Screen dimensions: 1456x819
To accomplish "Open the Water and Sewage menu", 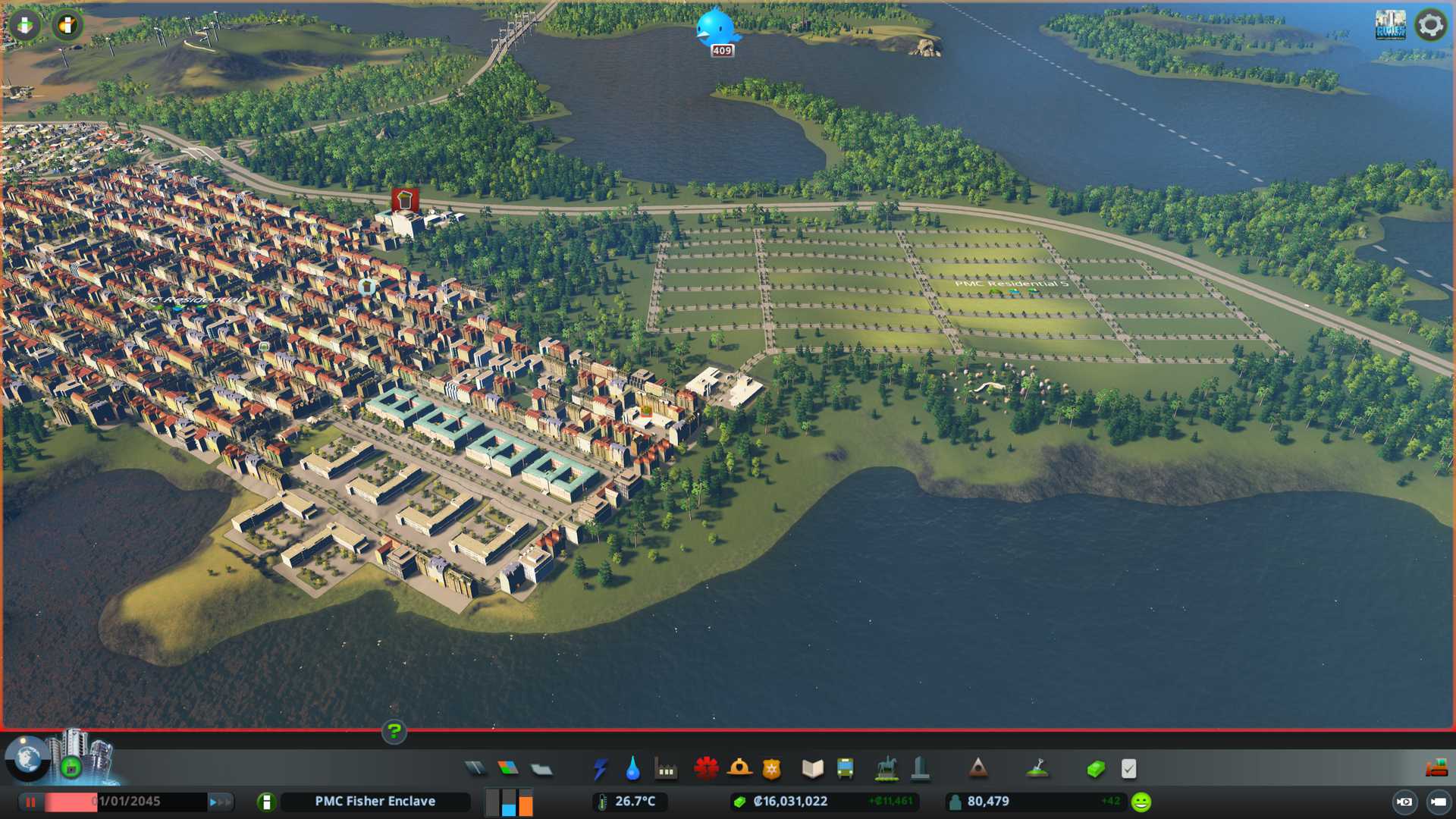I will coord(632,769).
